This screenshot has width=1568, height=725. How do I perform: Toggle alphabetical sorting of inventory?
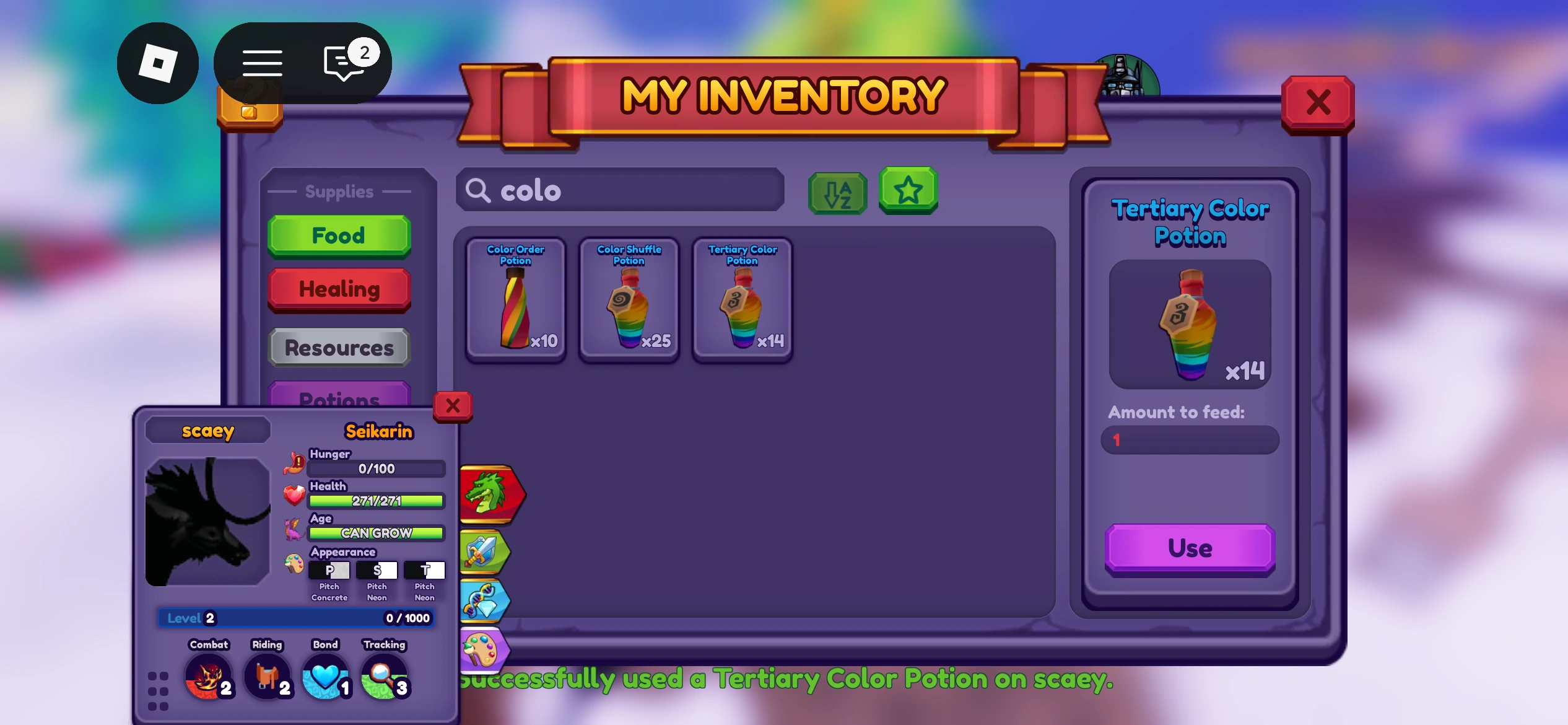tap(837, 192)
